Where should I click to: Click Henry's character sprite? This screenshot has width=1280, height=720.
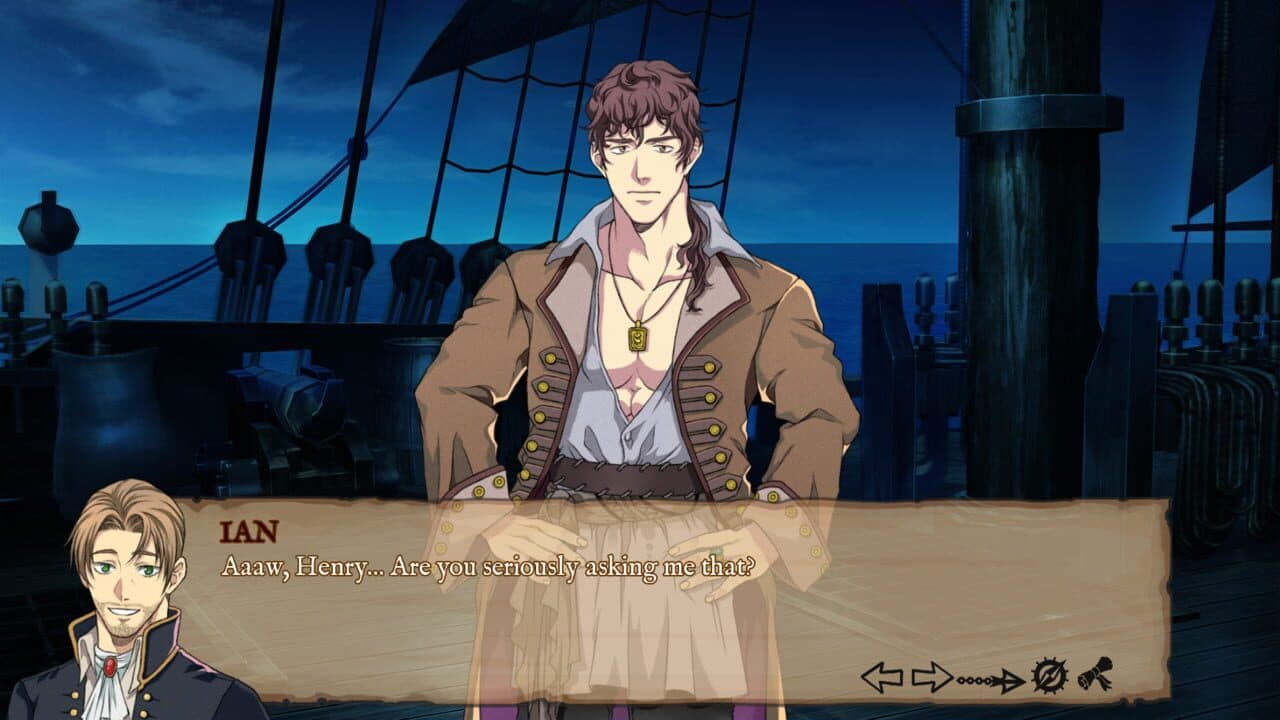pos(640,300)
